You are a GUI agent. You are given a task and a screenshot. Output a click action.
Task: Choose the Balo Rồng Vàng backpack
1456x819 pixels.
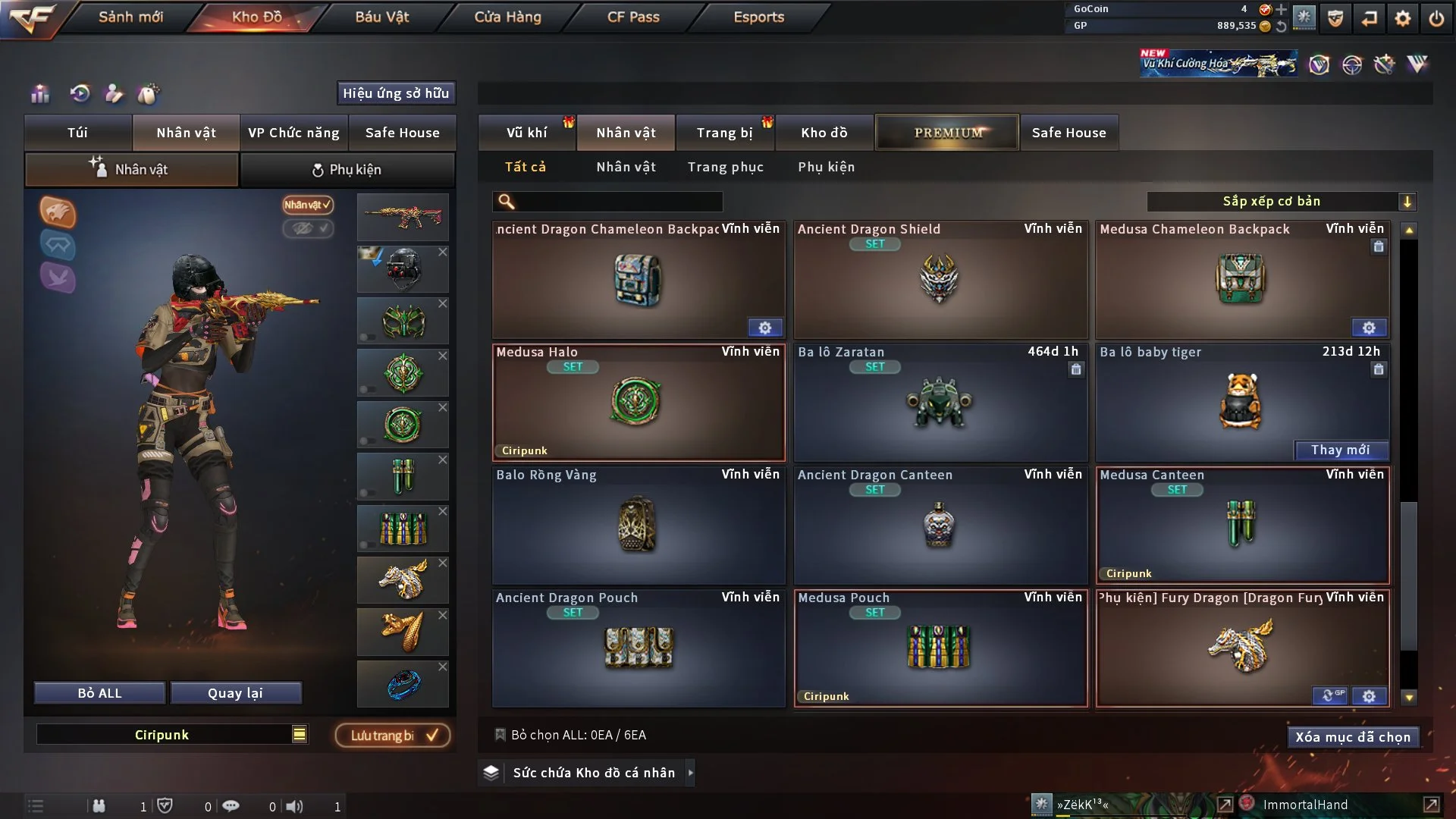point(638,526)
